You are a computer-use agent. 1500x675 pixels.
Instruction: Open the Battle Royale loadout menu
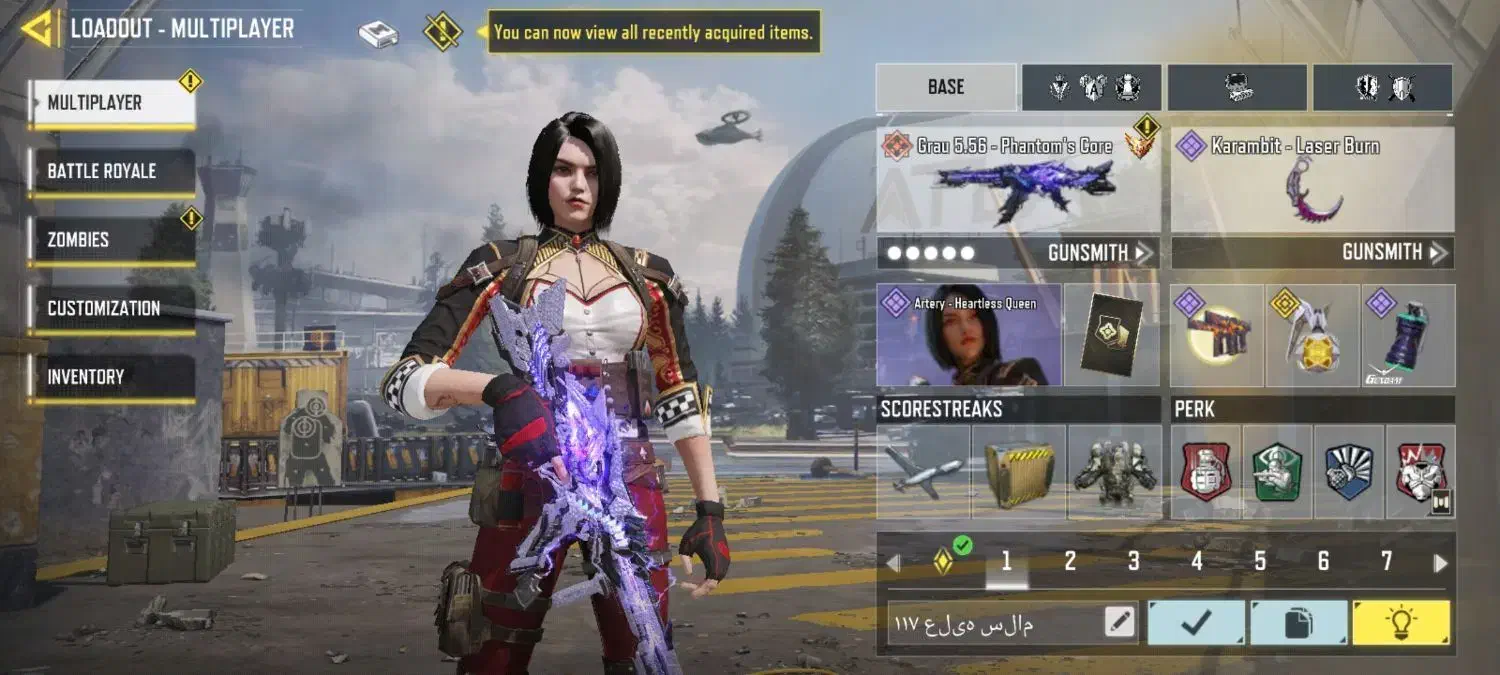click(x=111, y=171)
